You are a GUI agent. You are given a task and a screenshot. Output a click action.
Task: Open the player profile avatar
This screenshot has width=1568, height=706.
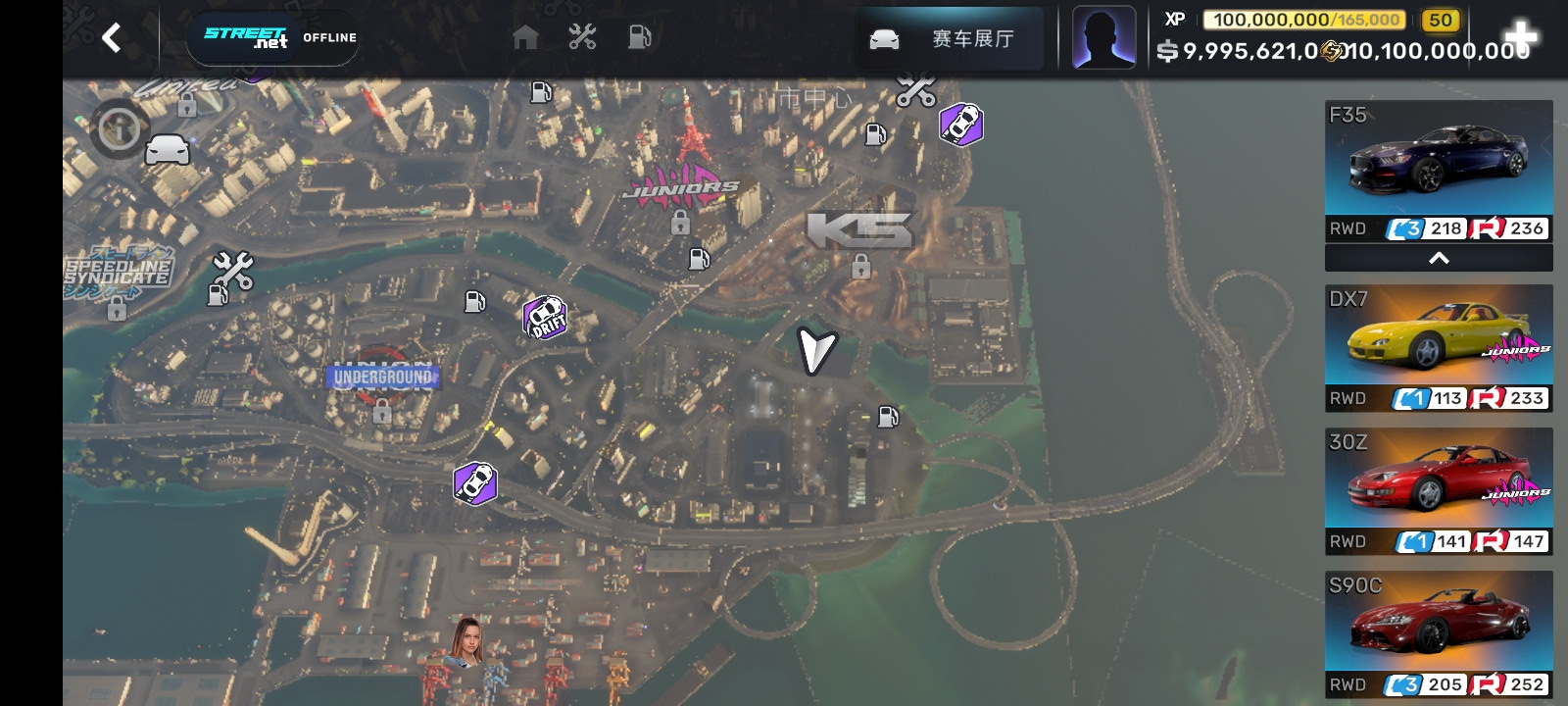point(1103,38)
